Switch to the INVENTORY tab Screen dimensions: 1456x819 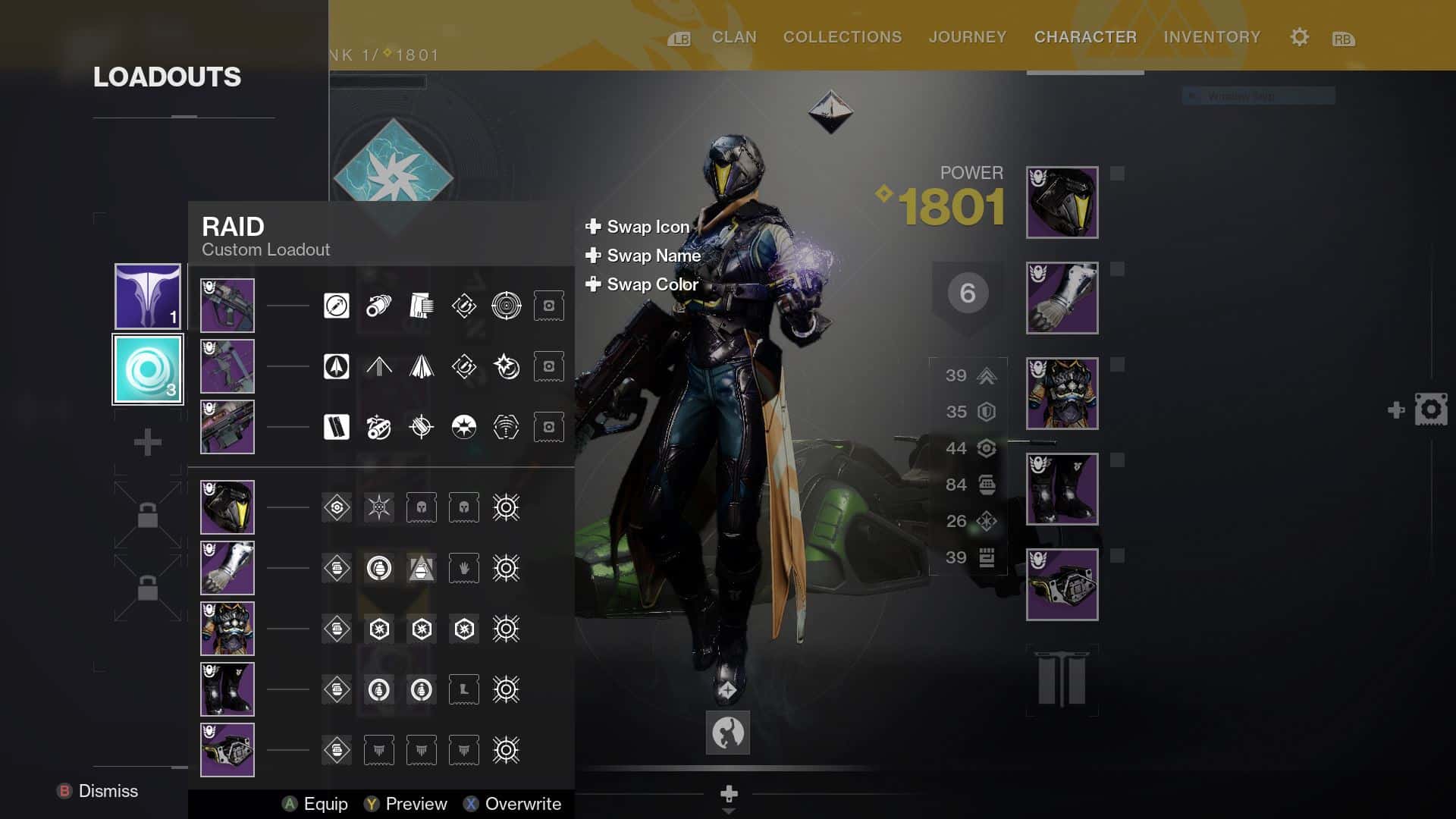pyautogui.click(x=1211, y=36)
